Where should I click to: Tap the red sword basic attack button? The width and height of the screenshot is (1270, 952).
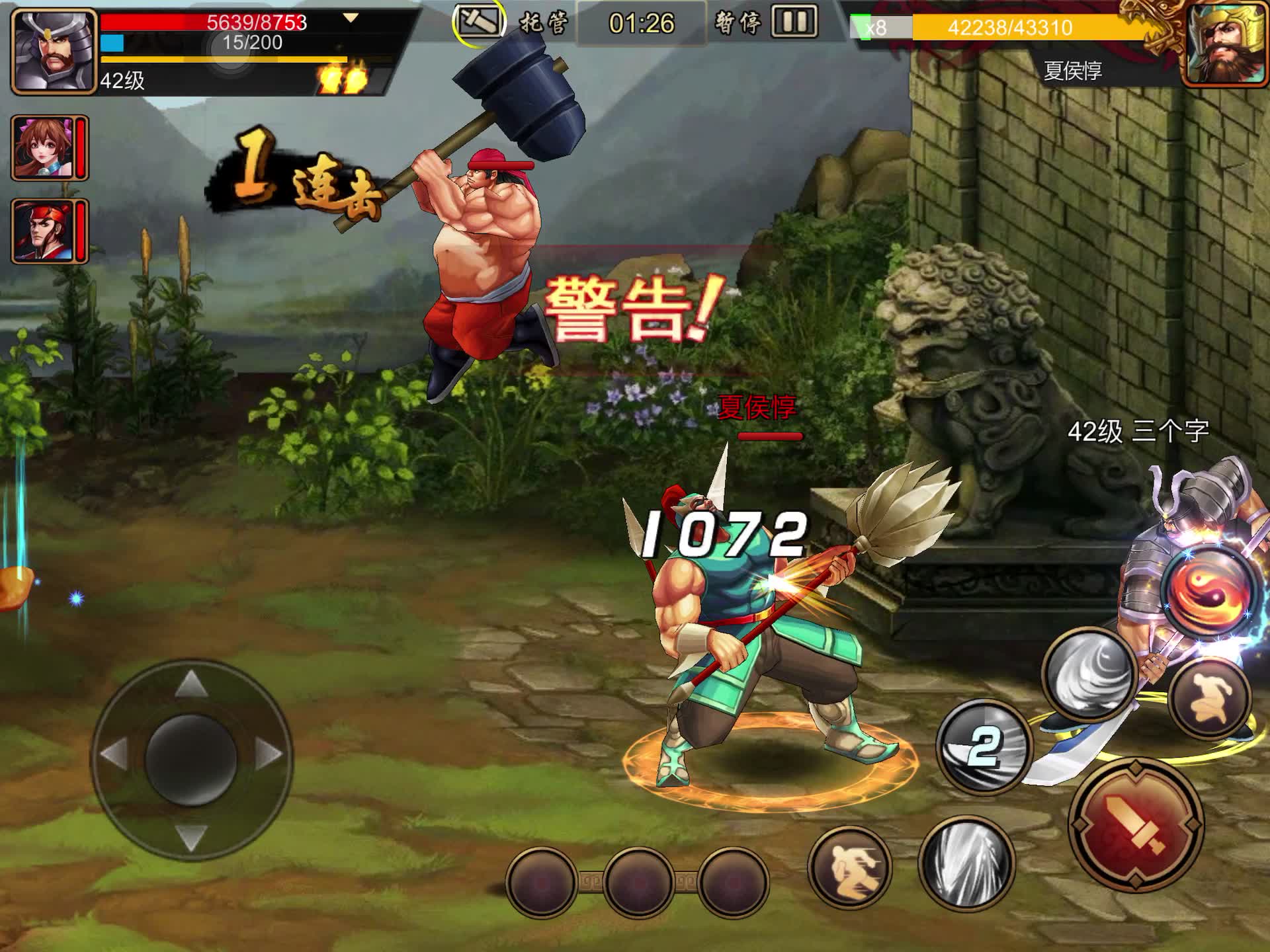[1135, 825]
